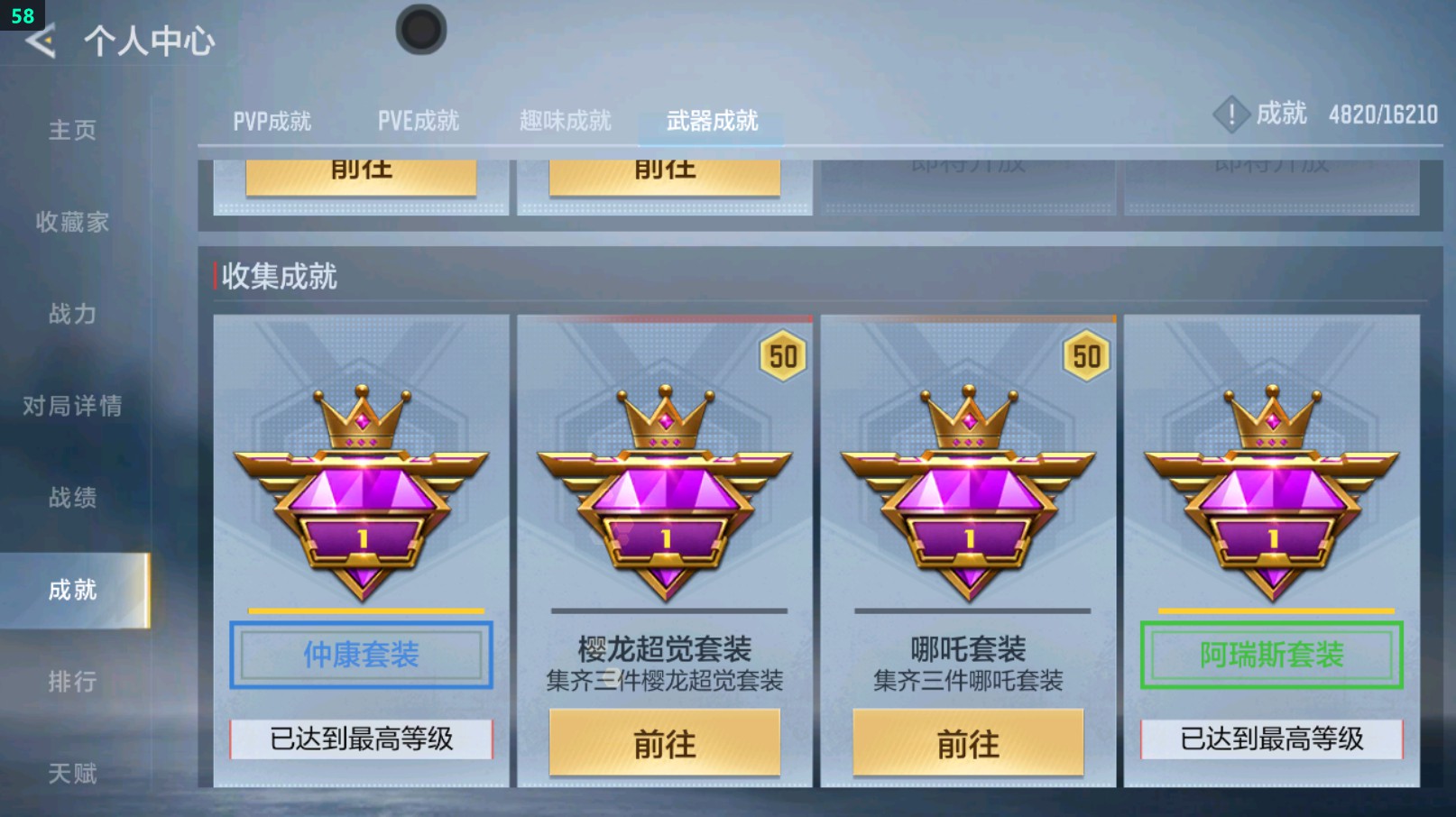Click the back arrow beside 个人中心
The height and width of the screenshot is (817, 1456).
(40, 40)
